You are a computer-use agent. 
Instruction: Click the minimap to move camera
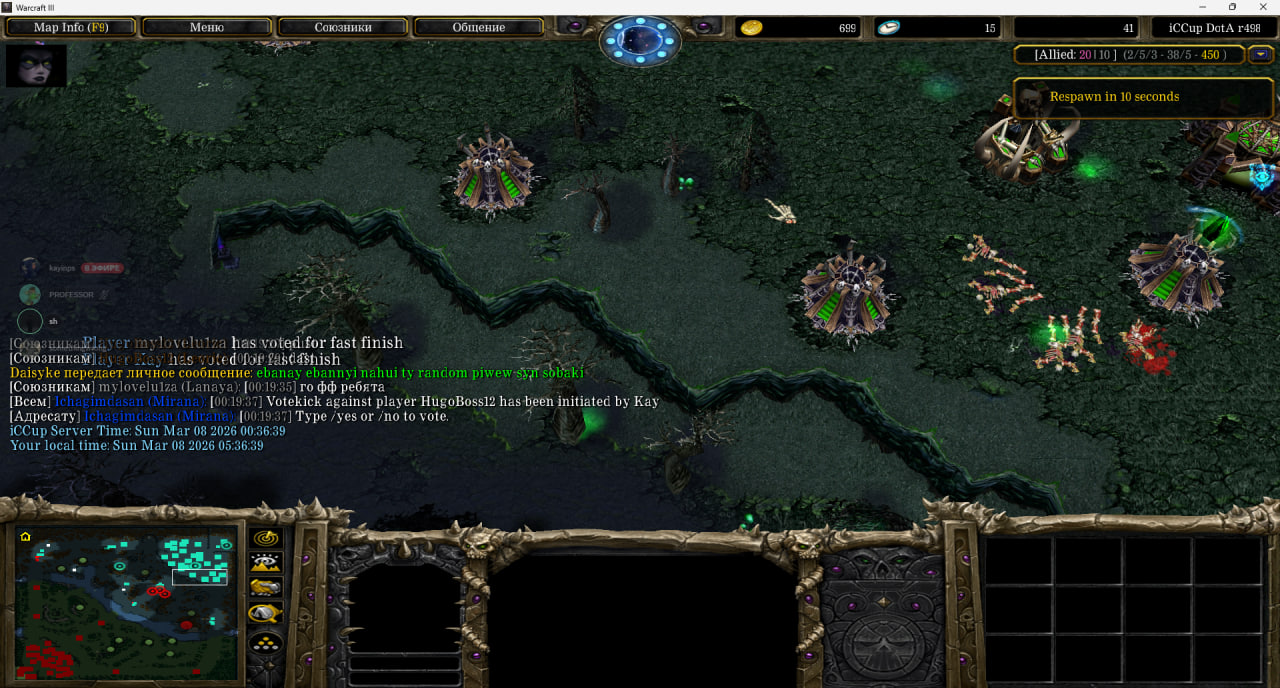(x=127, y=604)
